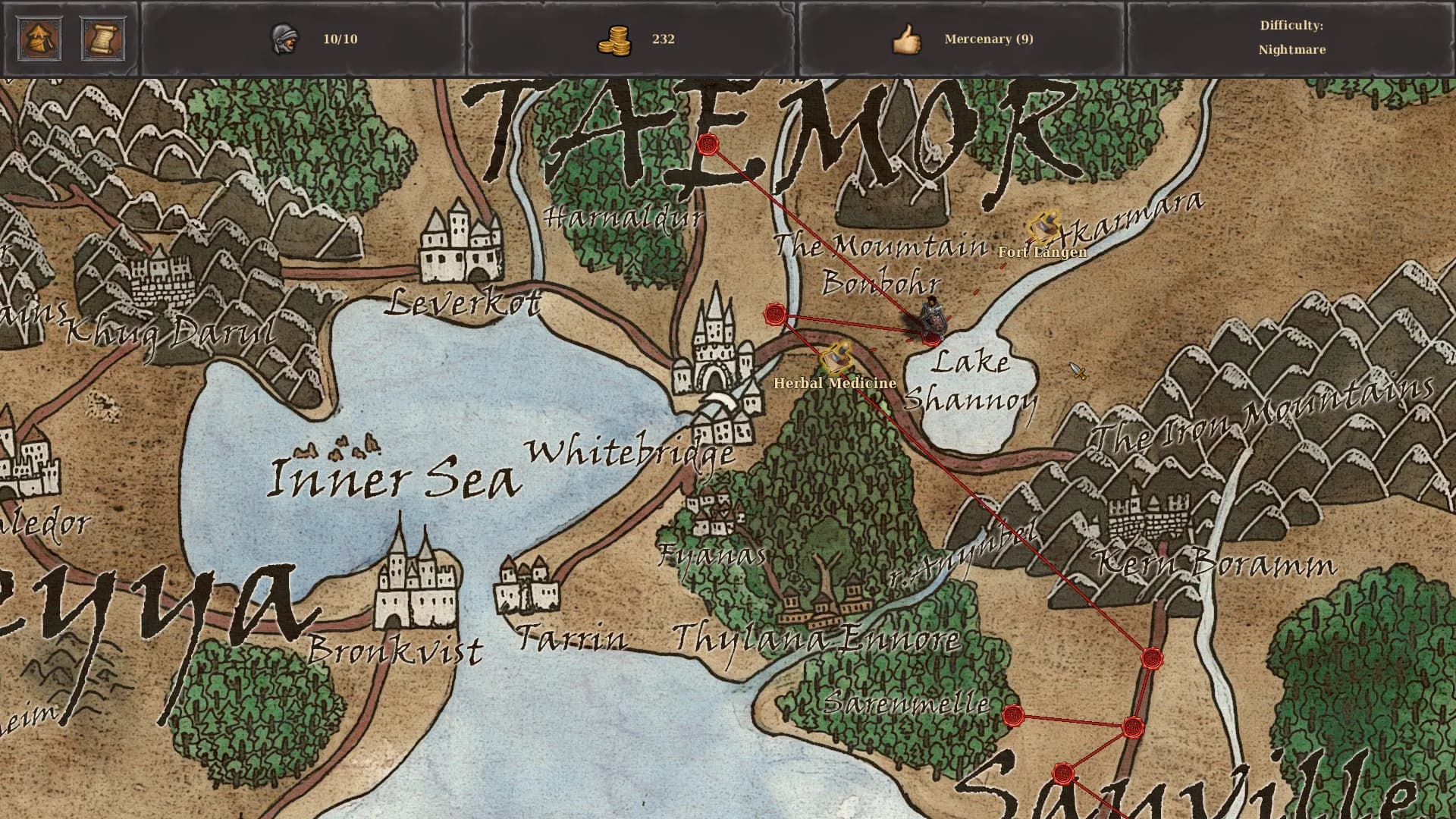Image resolution: width=1456 pixels, height=819 pixels.
Task: Open the camp tent icon
Action: [39, 39]
